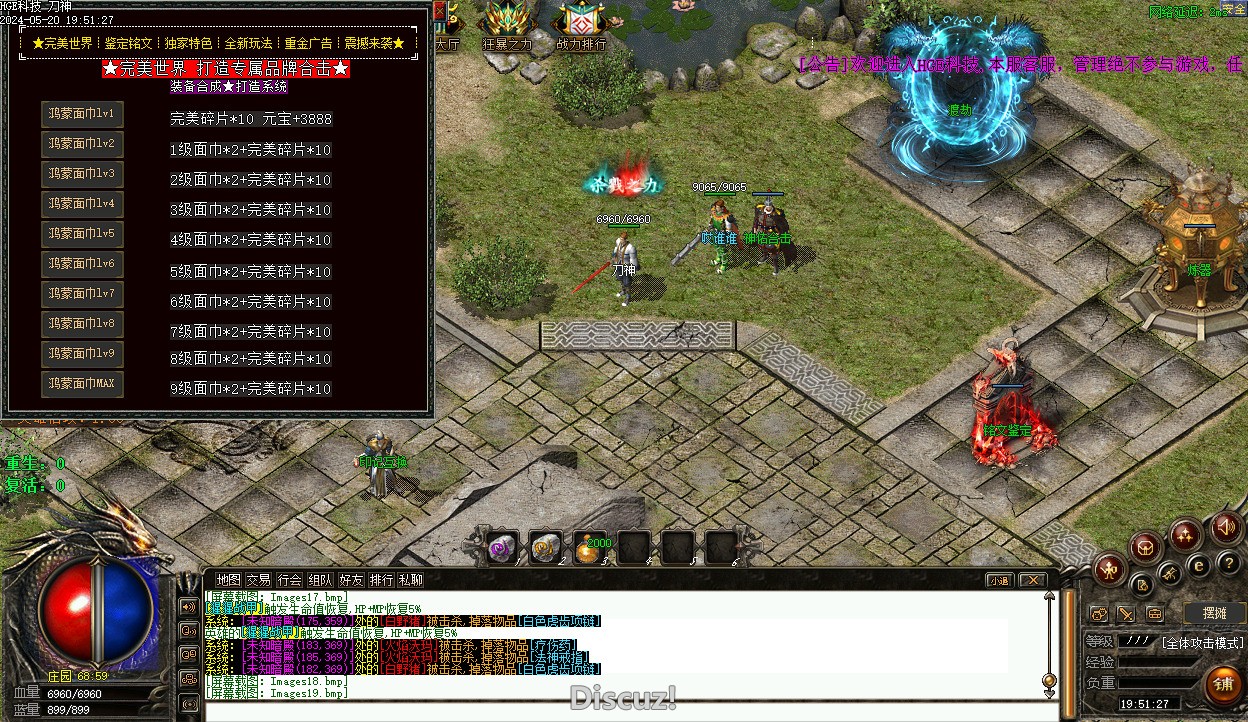Open the 战力排行 ranking icon
The height and width of the screenshot is (722, 1248).
coord(581,24)
